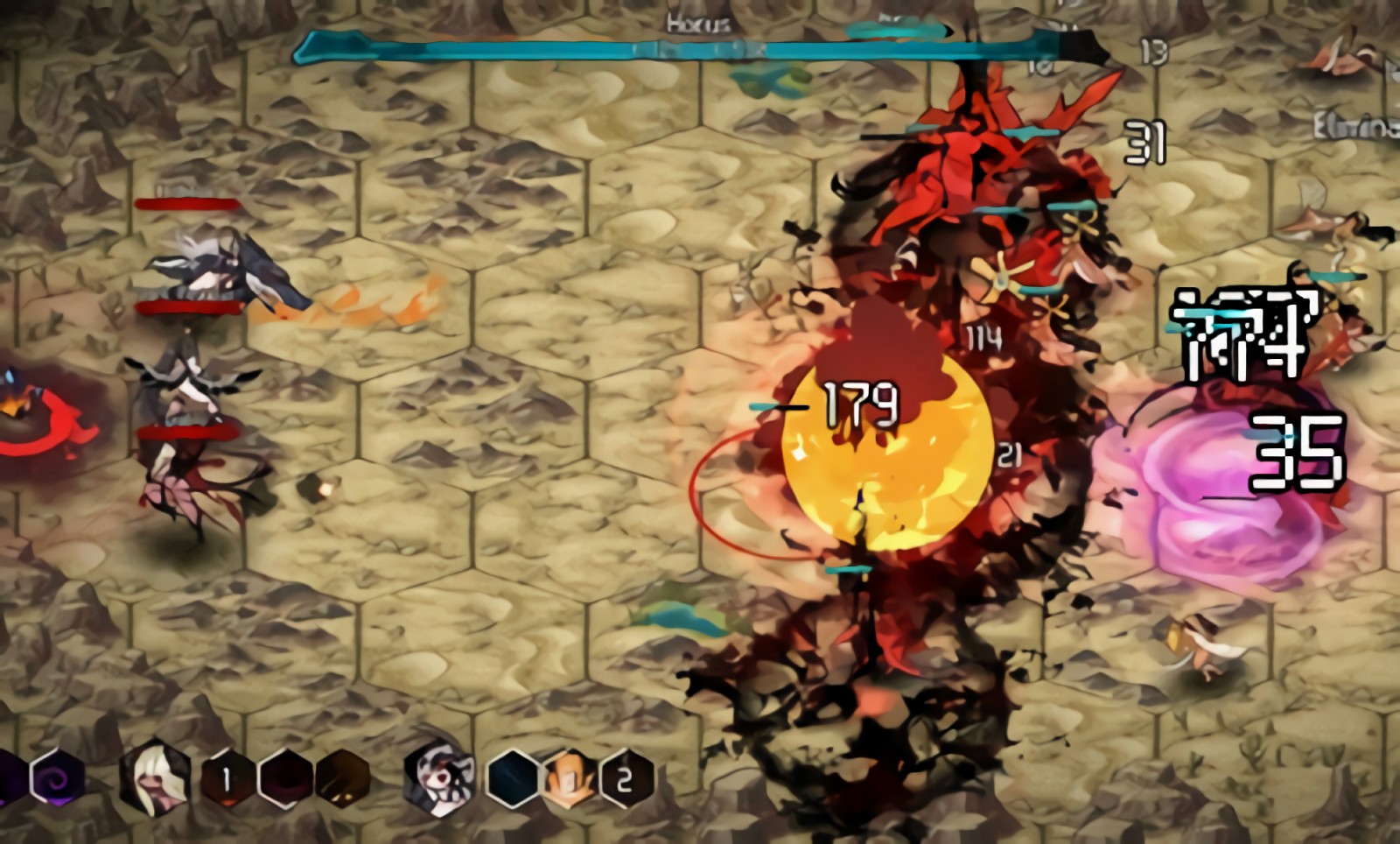1400x844 pixels.
Task: Select the blonde-haired character portrait
Action: point(156,778)
